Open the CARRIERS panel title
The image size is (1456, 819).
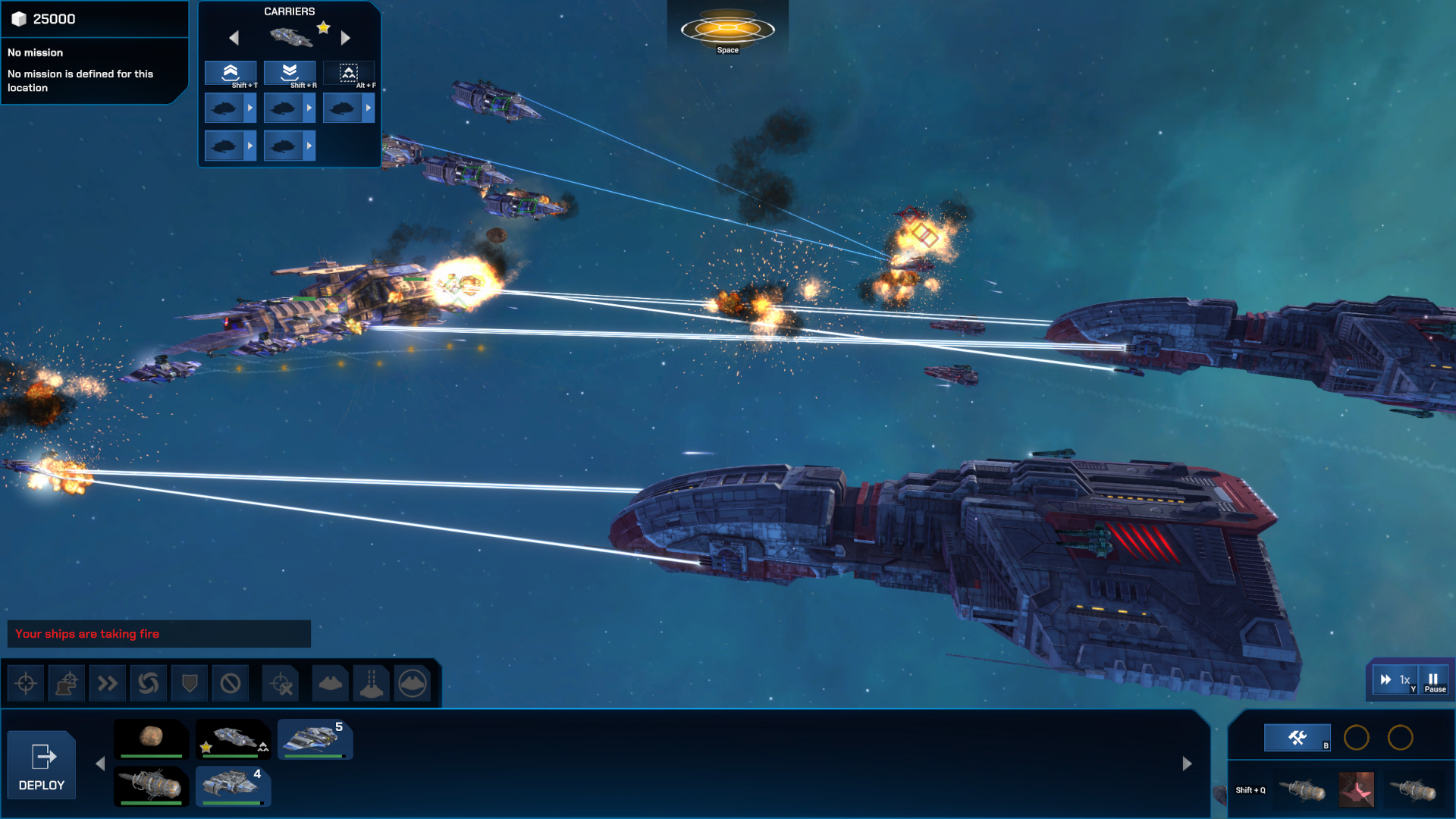coord(288,11)
